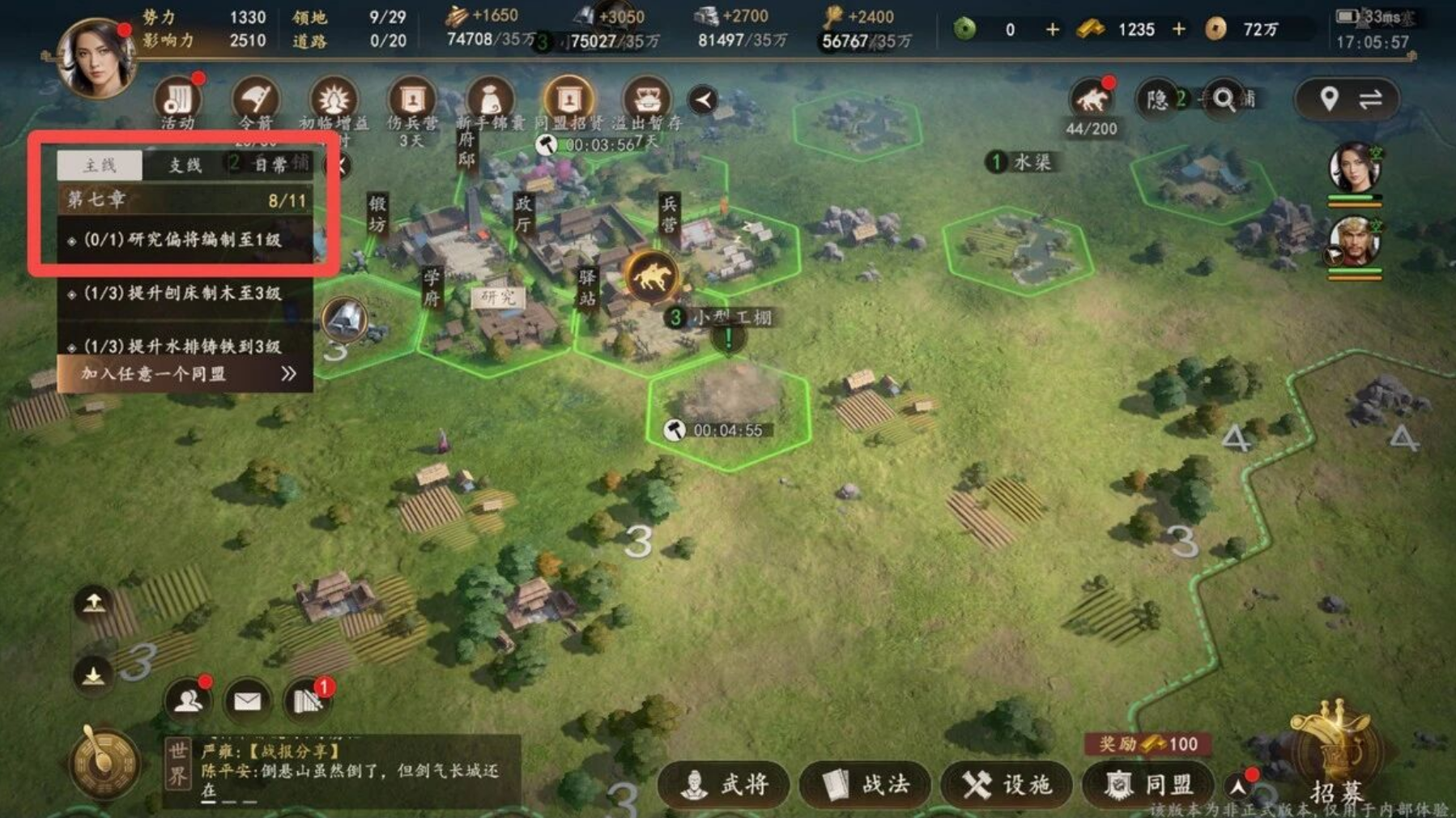Open the 同盟招贤 alliance recruitment panel
Image resolution: width=1456 pixels, height=818 pixels.
tap(569, 99)
